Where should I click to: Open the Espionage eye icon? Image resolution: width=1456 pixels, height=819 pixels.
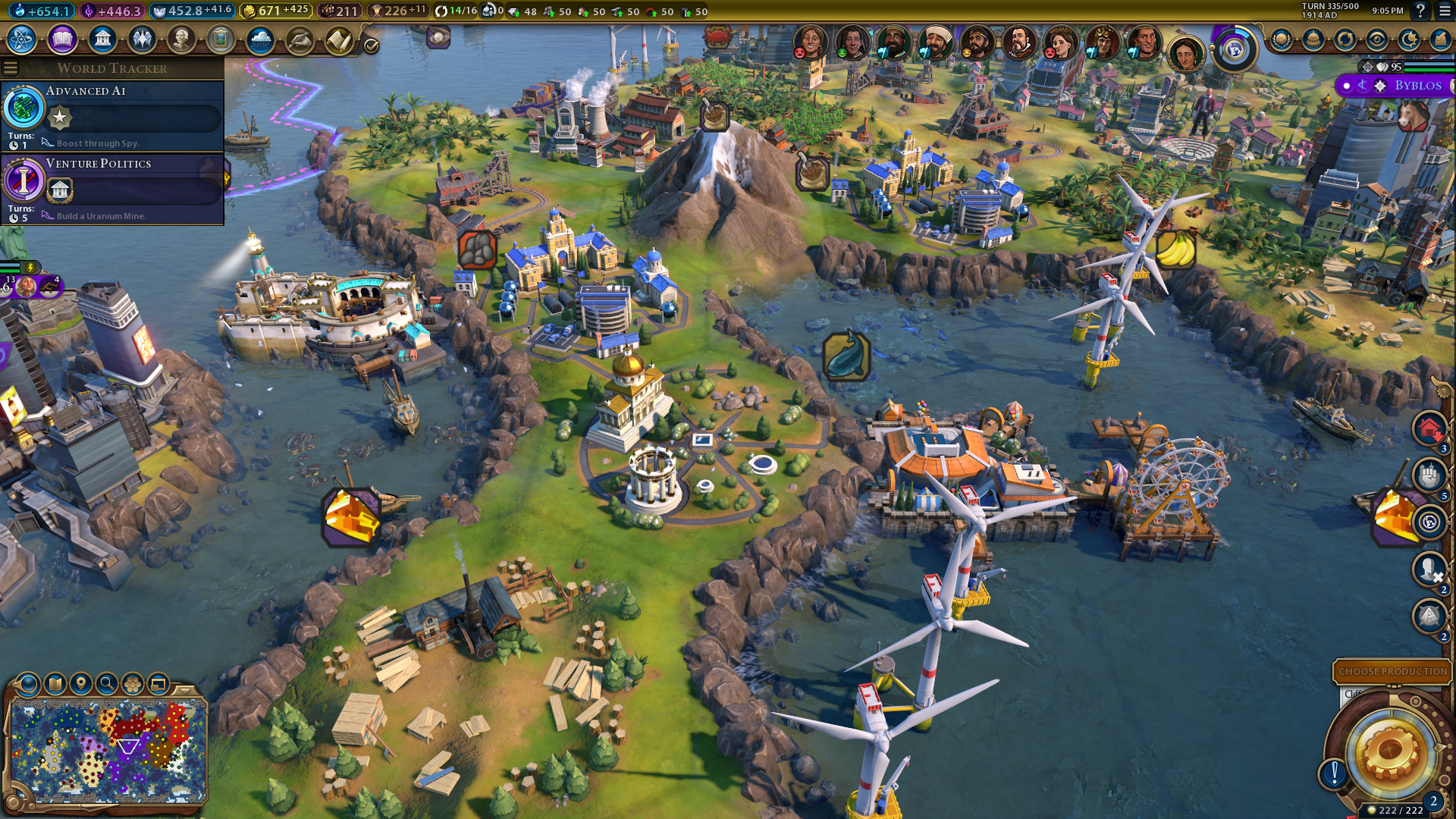click(1376, 39)
